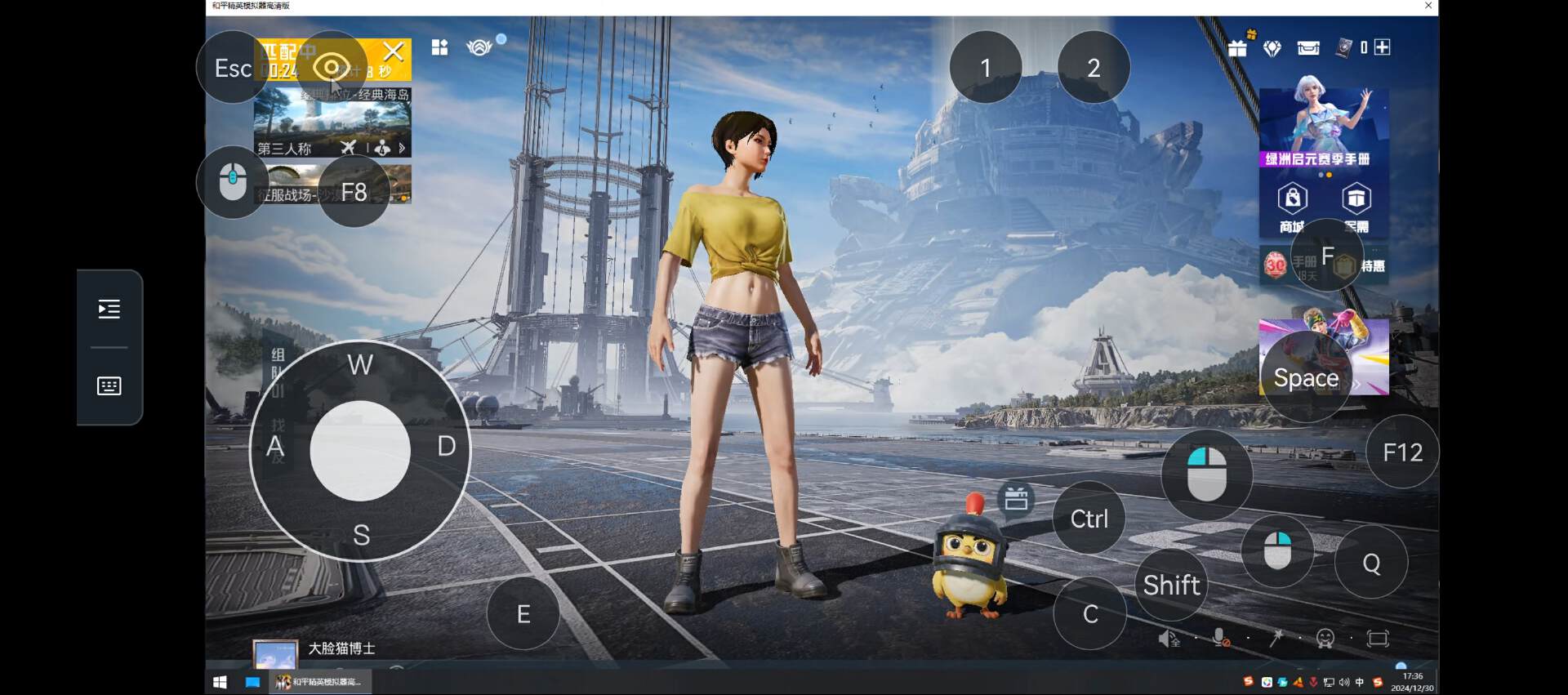
Task: Toggle the muted microphone icon
Action: (x=1221, y=639)
